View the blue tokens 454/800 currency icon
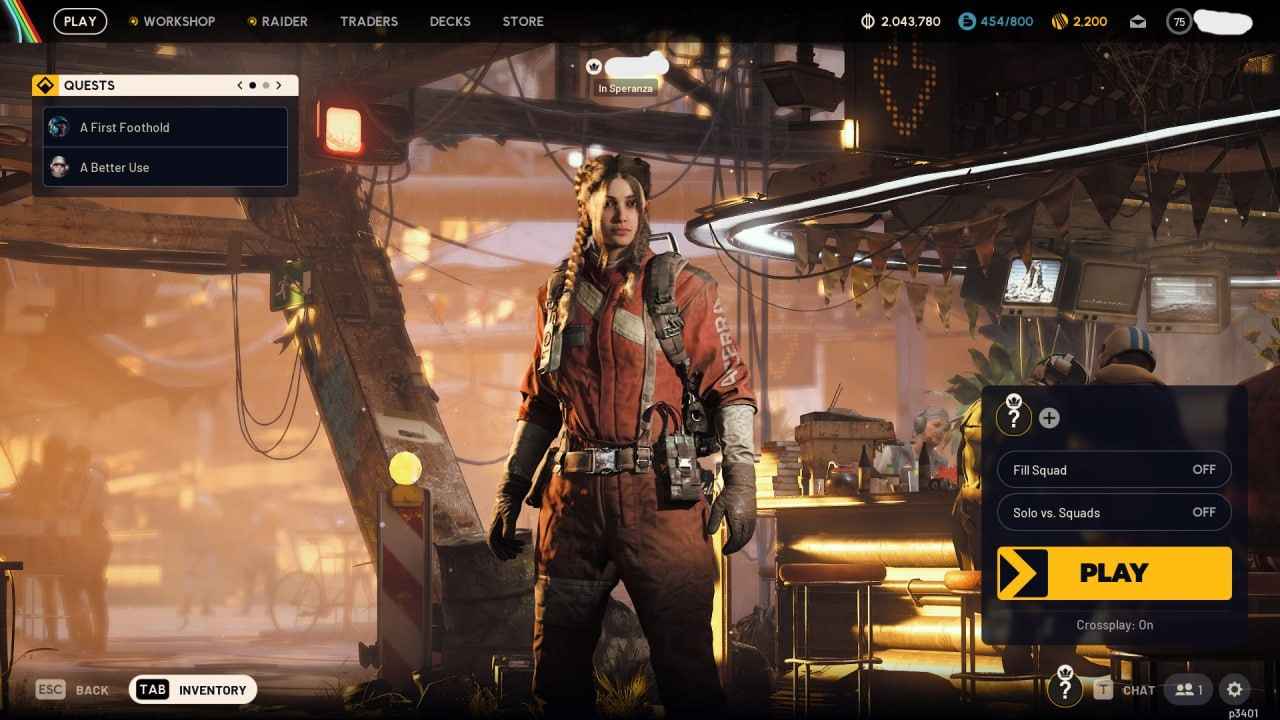The width and height of the screenshot is (1280, 720). point(965,20)
